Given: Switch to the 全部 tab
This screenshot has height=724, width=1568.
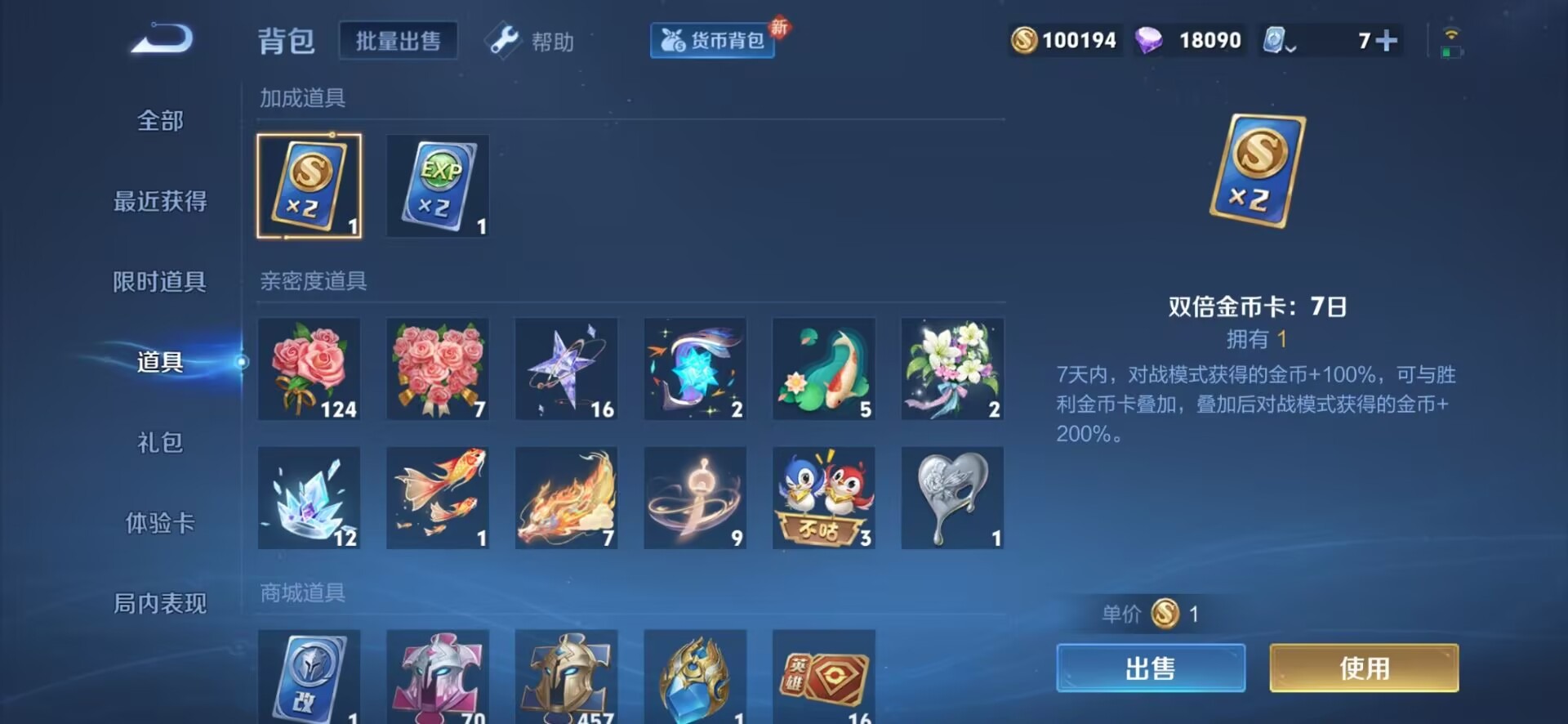Looking at the screenshot, I should pyautogui.click(x=160, y=121).
